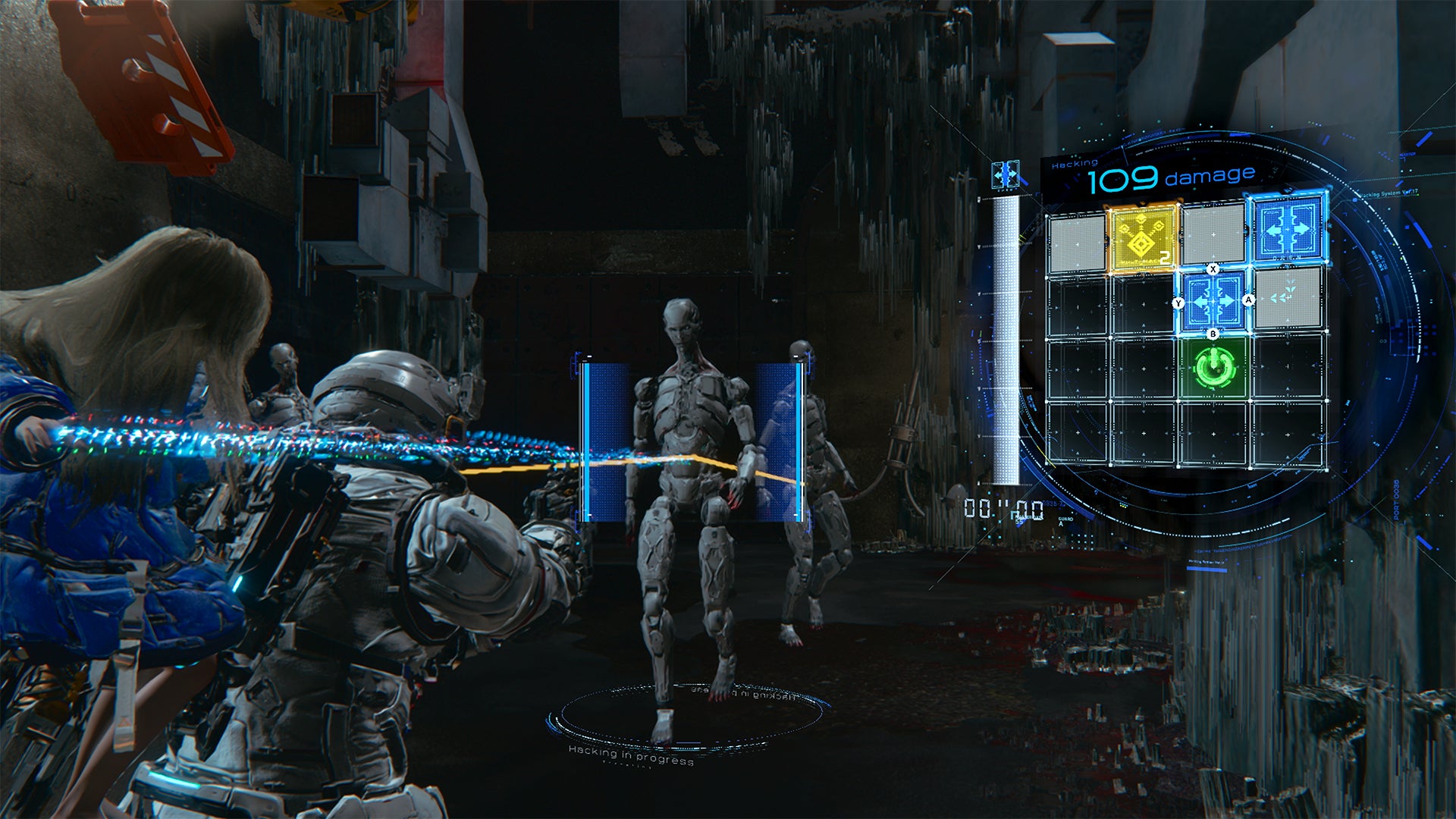The image size is (1456, 819).
Task: Select the blue arrow tile in the grid's corner
Action: click(1288, 228)
